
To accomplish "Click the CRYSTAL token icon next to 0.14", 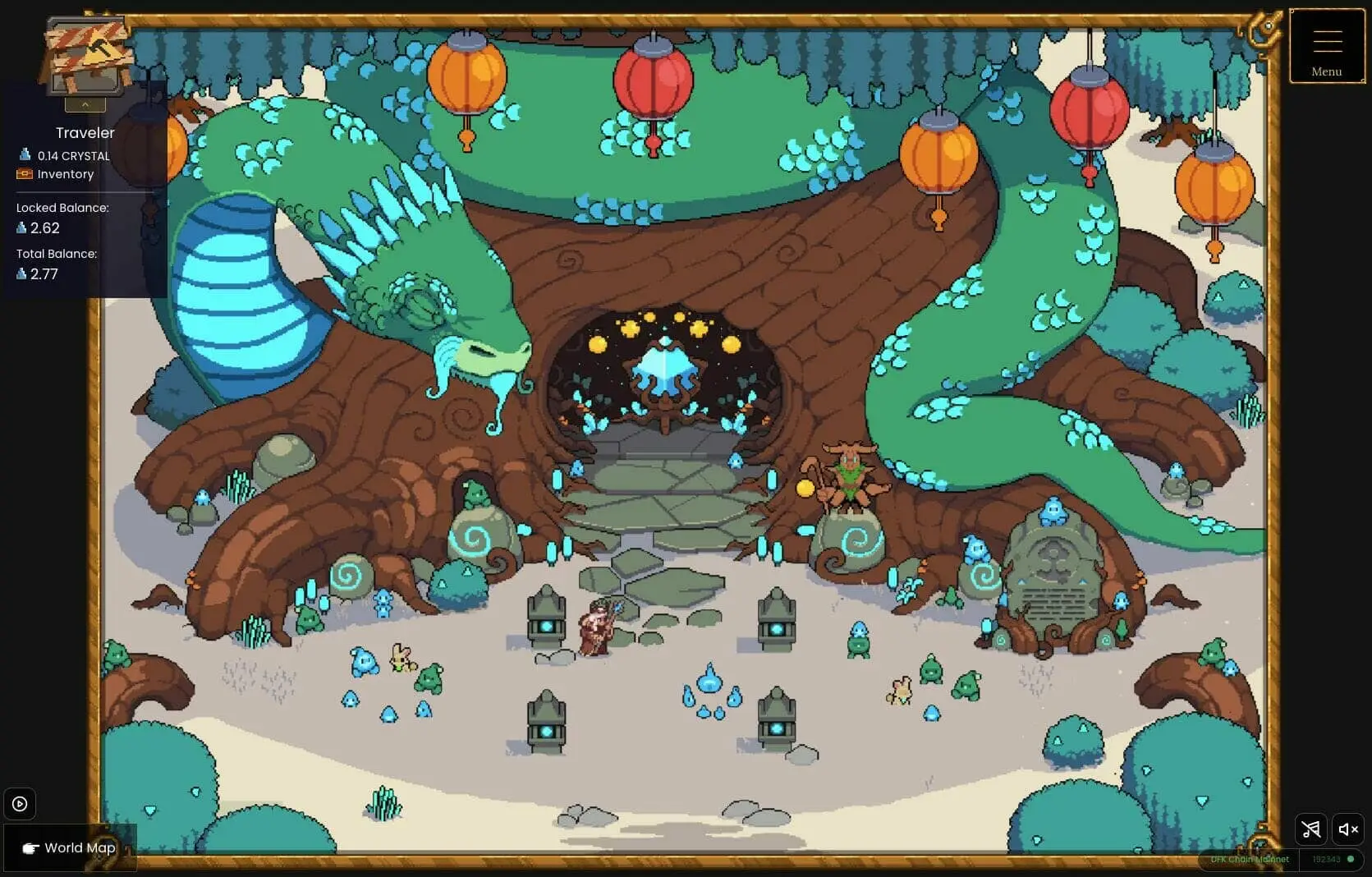I will pos(25,154).
